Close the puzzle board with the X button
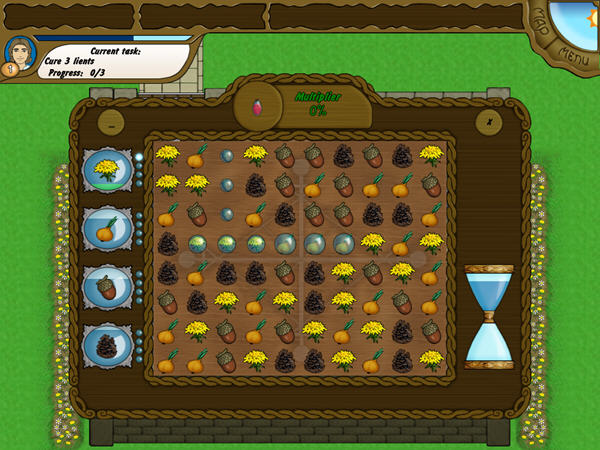 [x=488, y=122]
